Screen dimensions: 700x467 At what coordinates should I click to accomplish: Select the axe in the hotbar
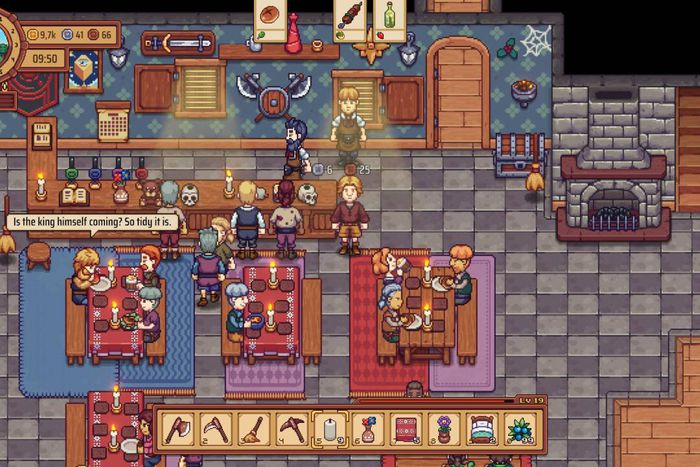[178, 430]
